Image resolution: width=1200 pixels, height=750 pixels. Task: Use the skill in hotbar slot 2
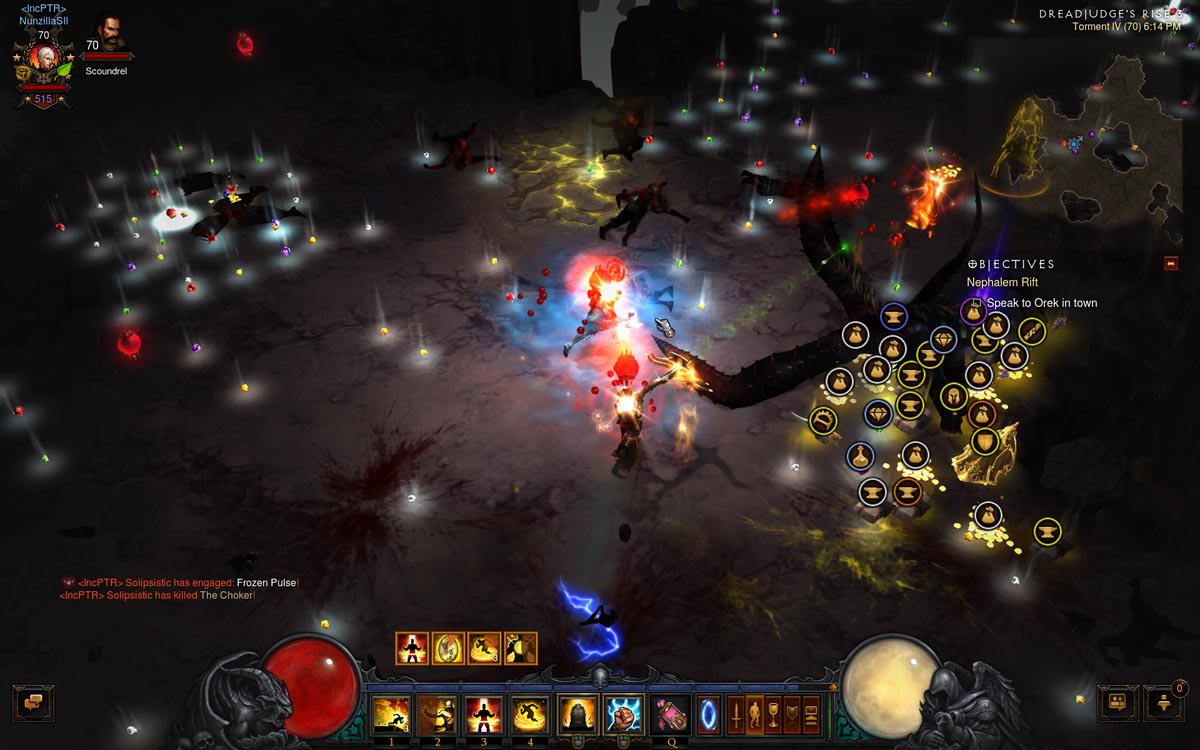(x=436, y=714)
